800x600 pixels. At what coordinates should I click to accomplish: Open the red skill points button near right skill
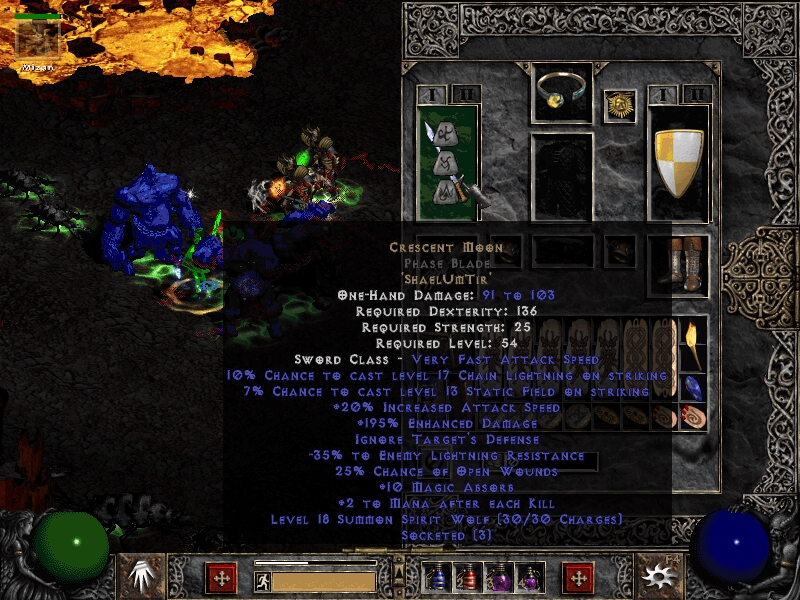tap(578, 578)
